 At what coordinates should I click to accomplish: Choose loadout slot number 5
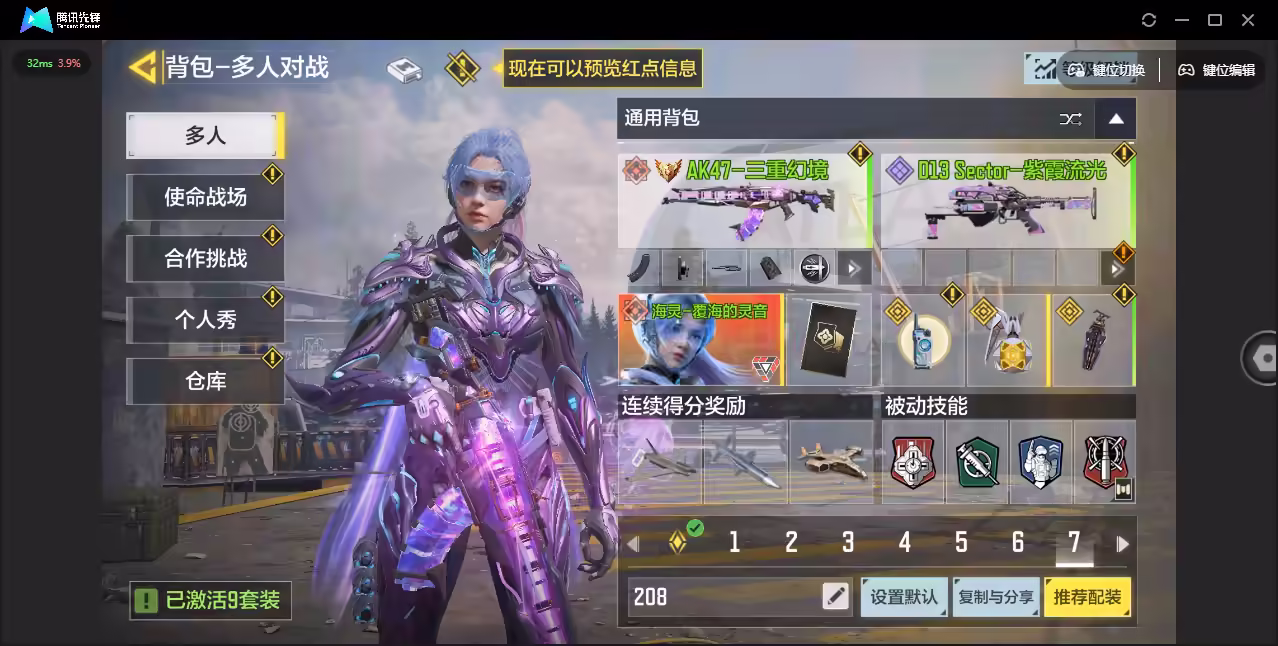pyautogui.click(x=961, y=543)
